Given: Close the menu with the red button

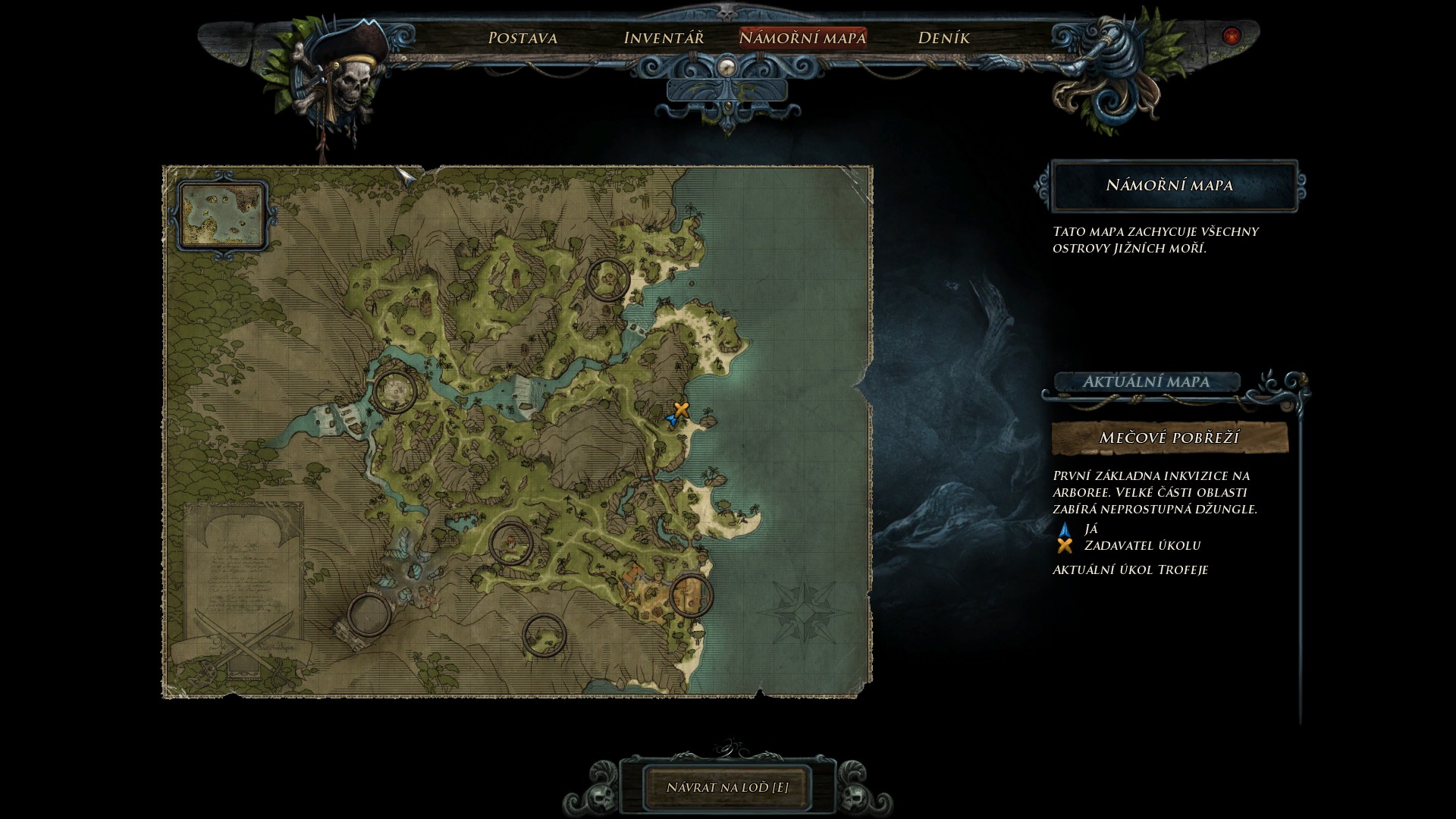Looking at the screenshot, I should 1231,36.
